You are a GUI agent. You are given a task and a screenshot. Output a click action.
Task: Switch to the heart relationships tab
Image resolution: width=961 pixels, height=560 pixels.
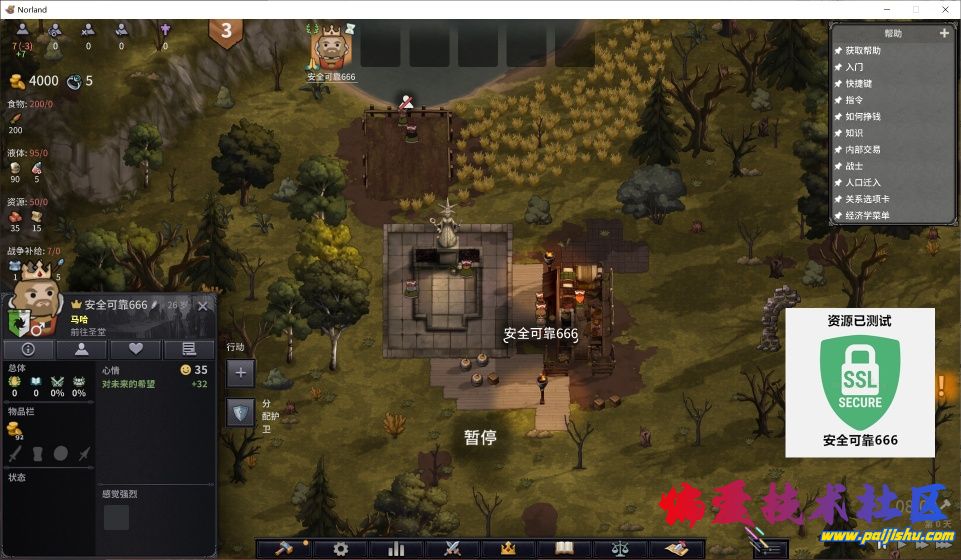(x=135, y=349)
